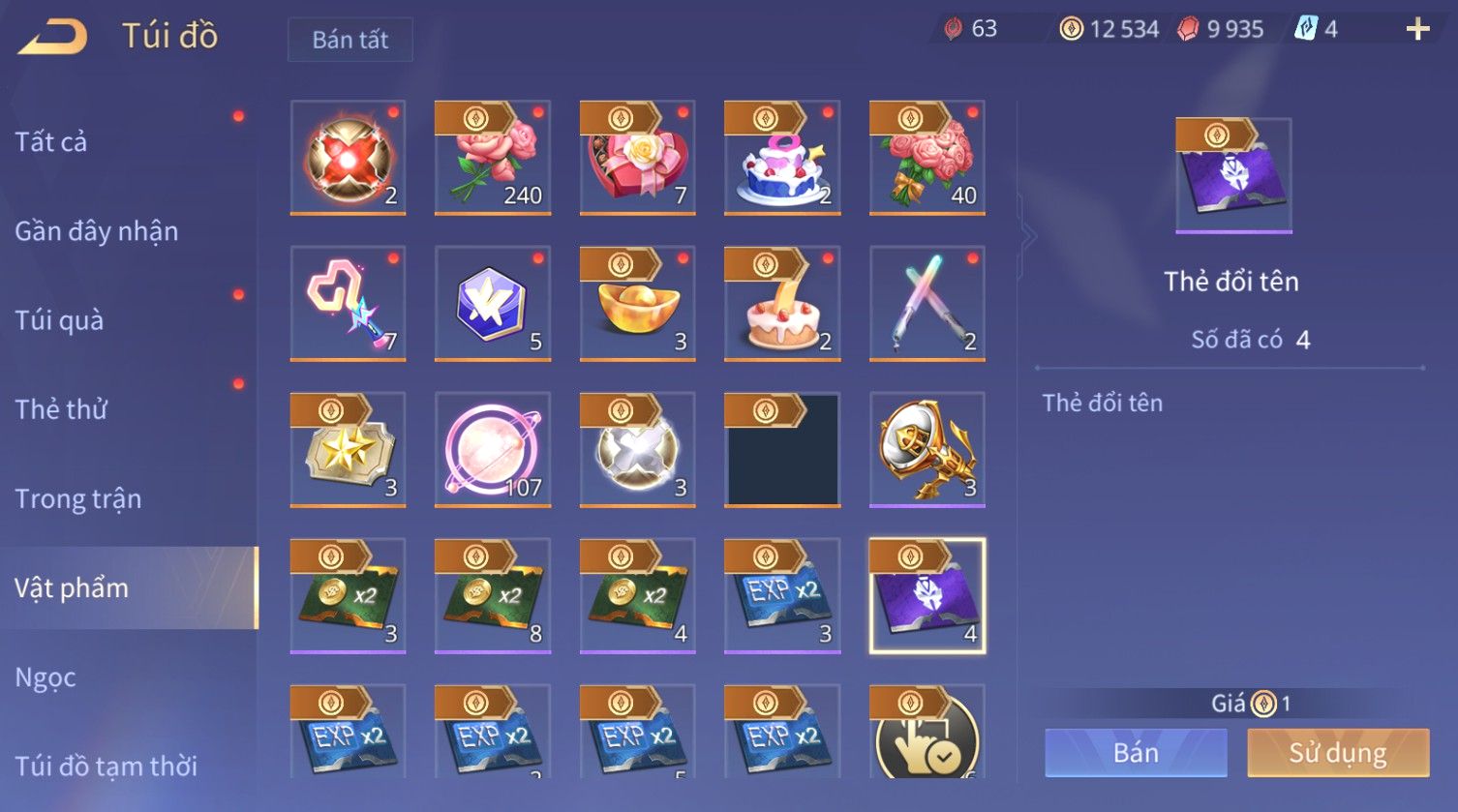Choose the Túi đồ tạm thời tab
1458x812 pixels.
pyautogui.click(x=106, y=766)
